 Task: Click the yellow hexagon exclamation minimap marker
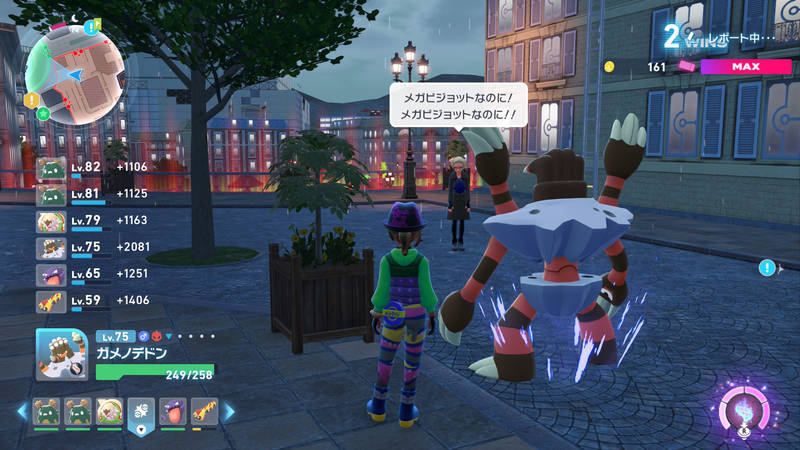coord(32,100)
